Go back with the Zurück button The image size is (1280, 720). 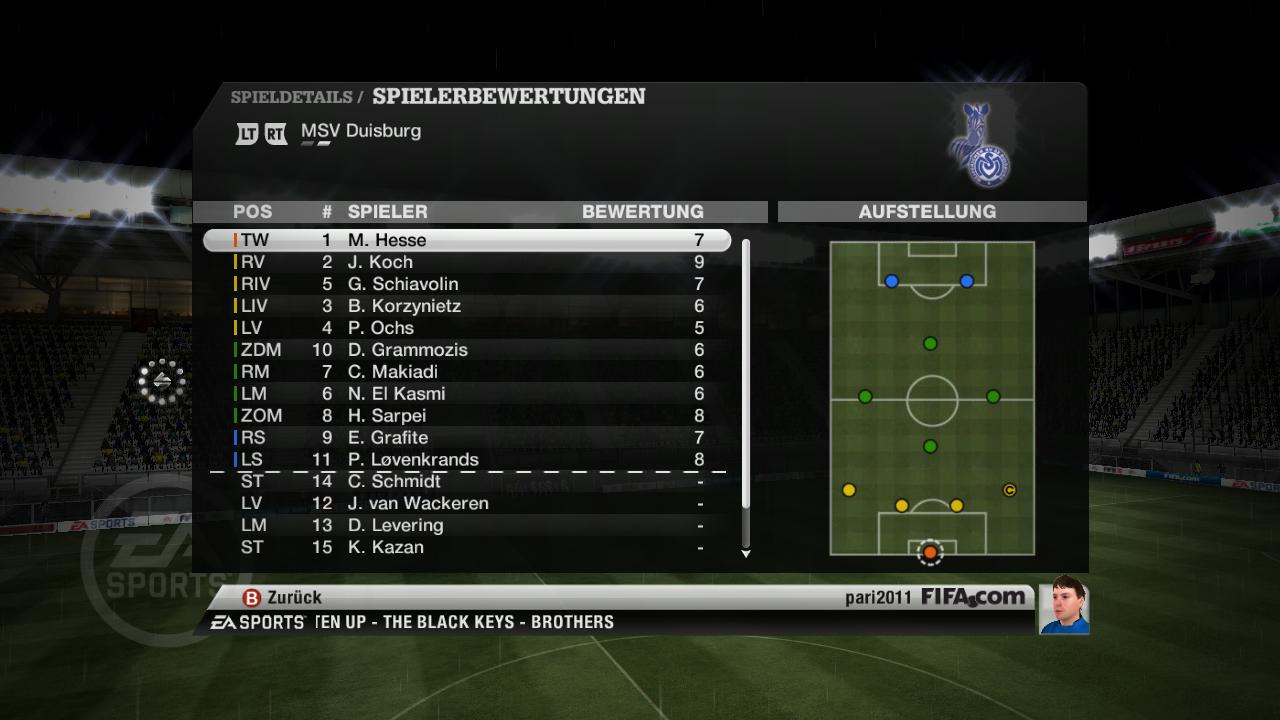point(283,597)
